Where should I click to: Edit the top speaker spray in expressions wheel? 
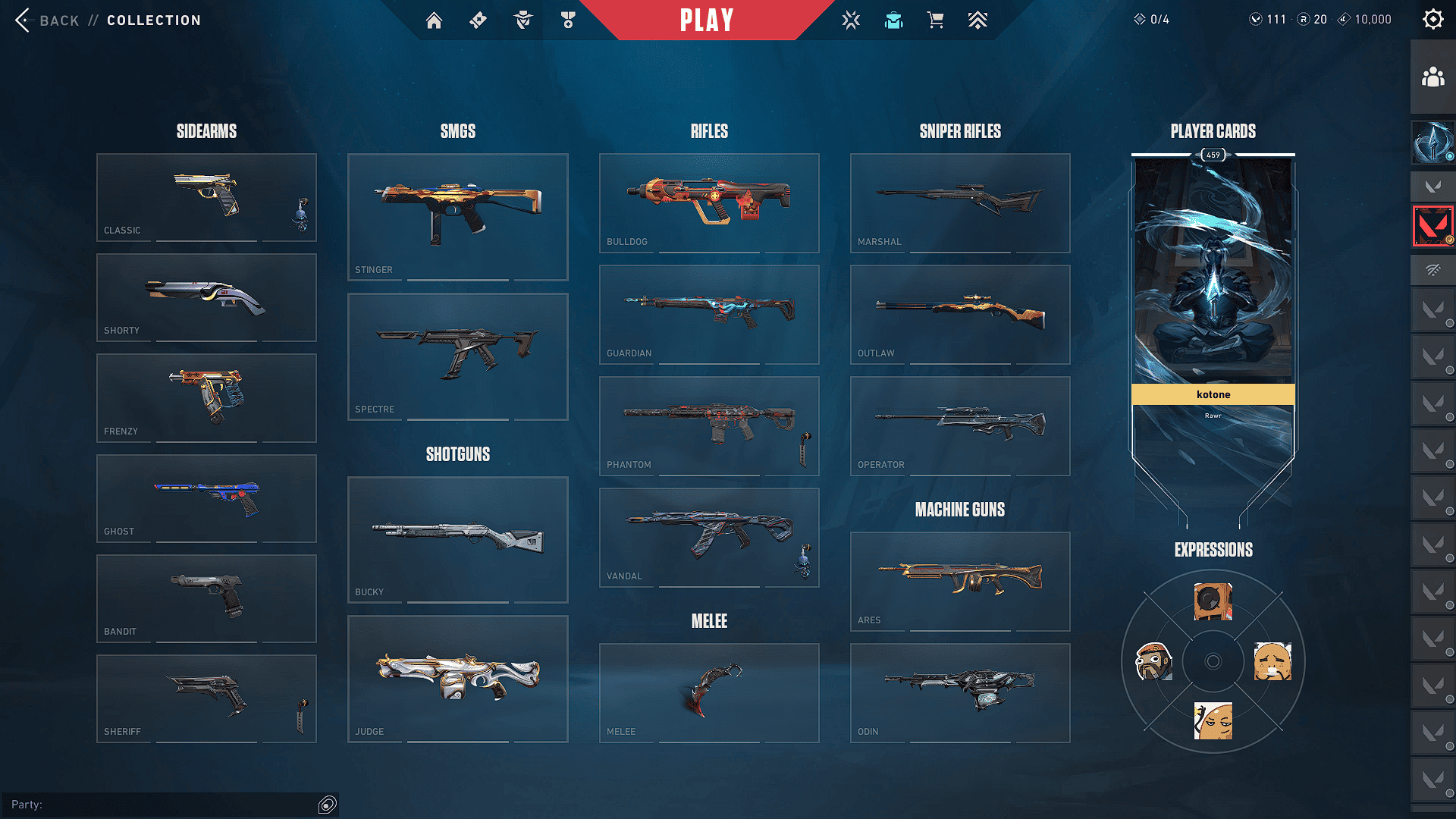pos(1213,602)
